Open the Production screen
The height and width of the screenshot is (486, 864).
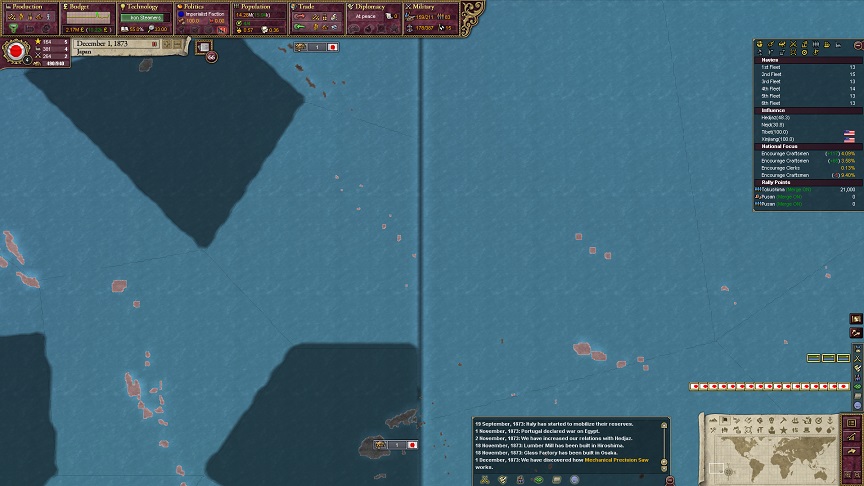click(30, 7)
